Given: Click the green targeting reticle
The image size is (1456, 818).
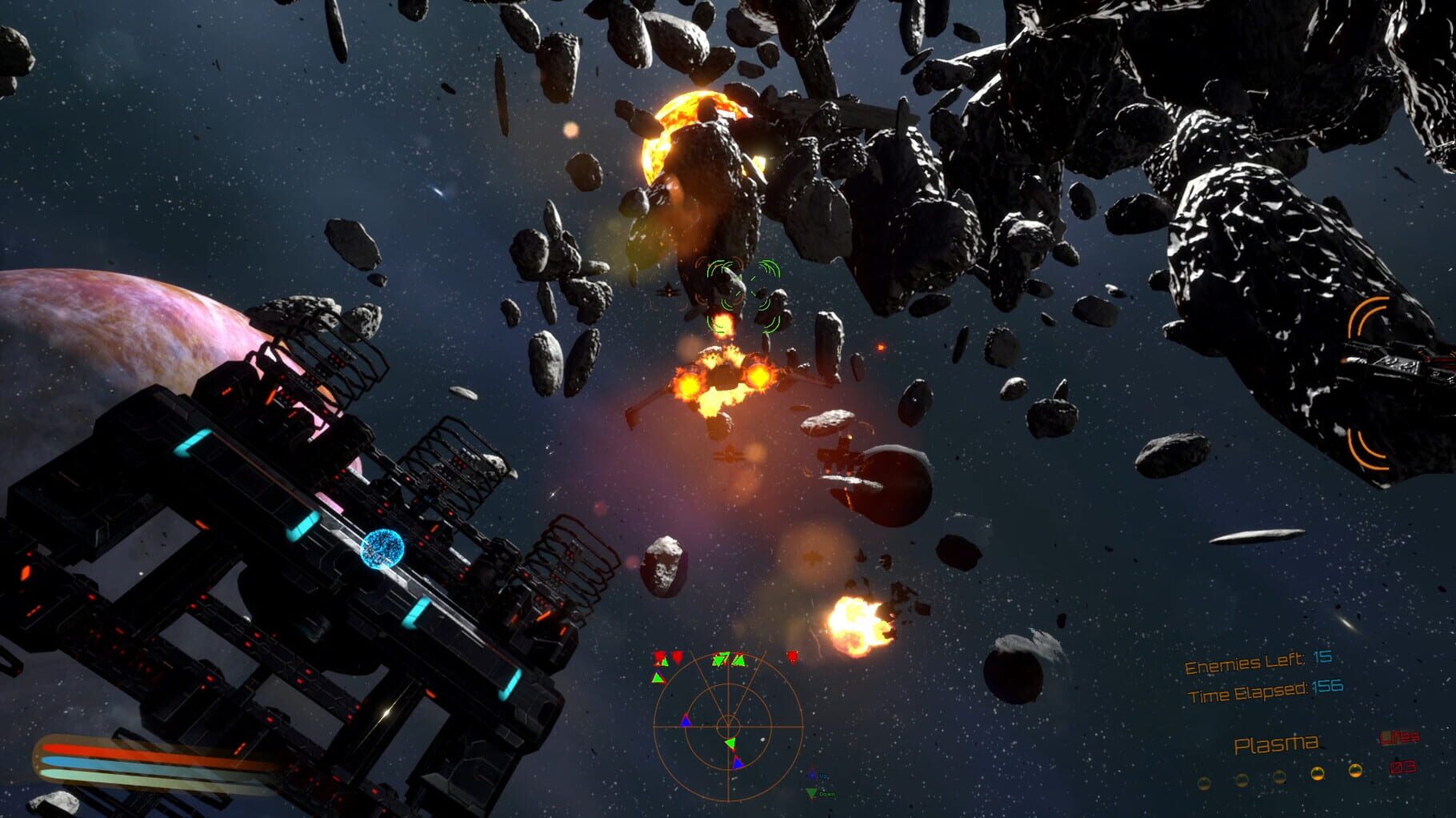Looking at the screenshot, I should point(737,295).
